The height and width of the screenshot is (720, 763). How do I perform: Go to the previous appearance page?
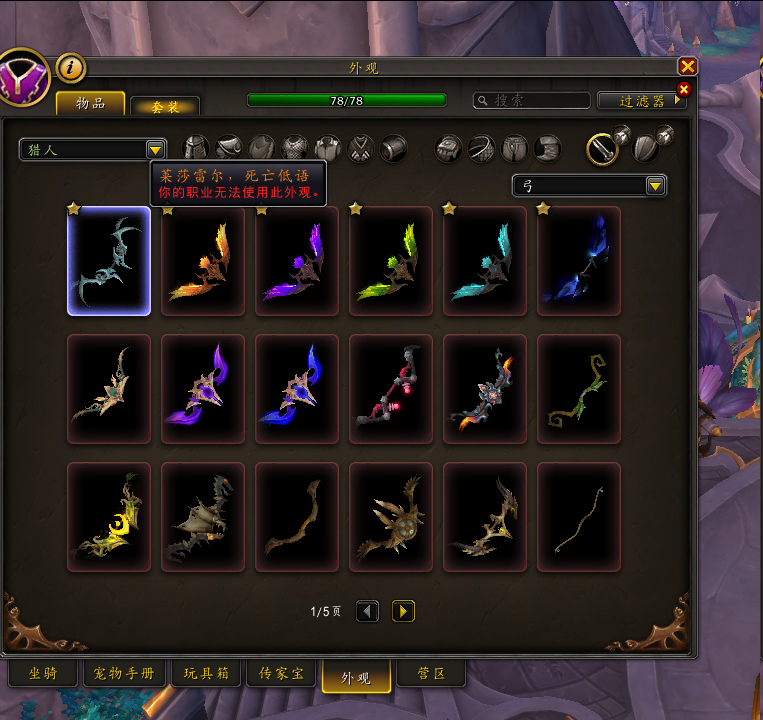pos(367,611)
